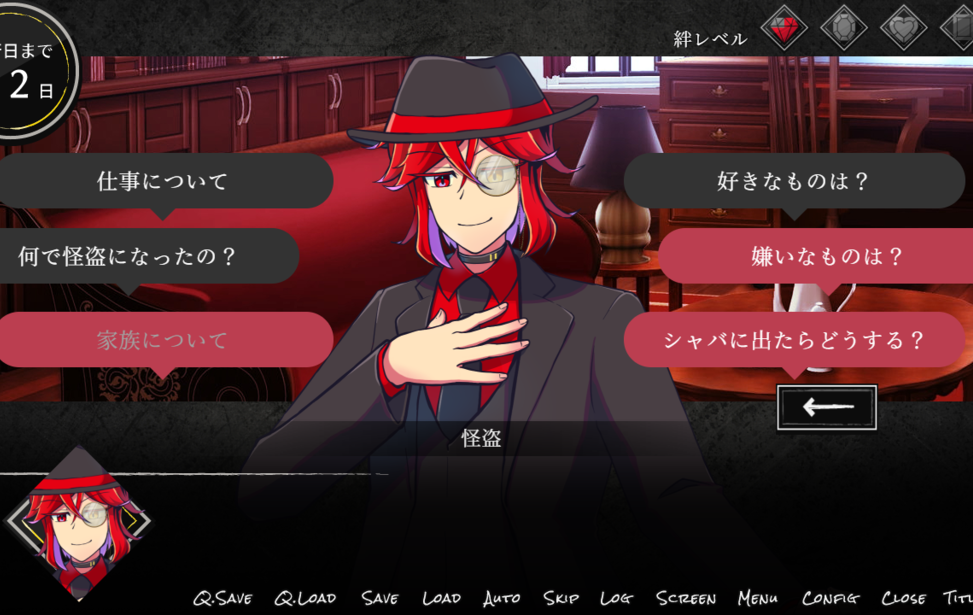This screenshot has width=973, height=615.
Task: Click the back arrow button
Action: pos(826,407)
